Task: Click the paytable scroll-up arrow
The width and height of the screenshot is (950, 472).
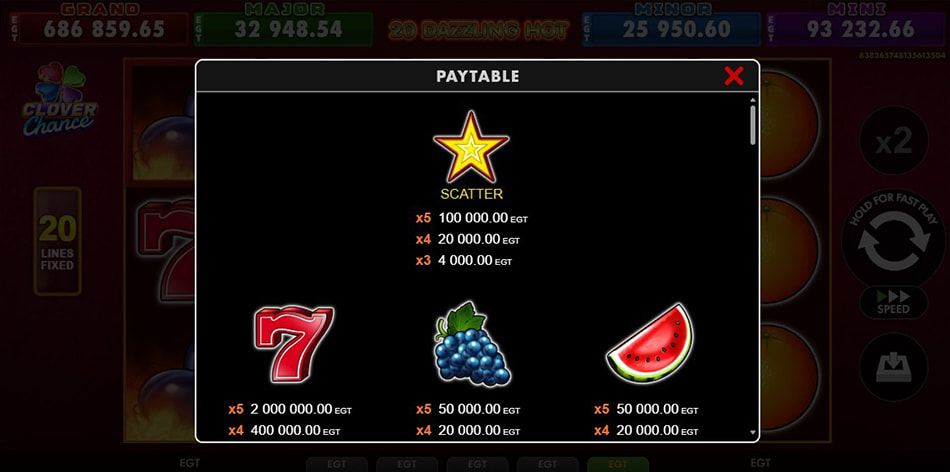Action: (x=753, y=99)
